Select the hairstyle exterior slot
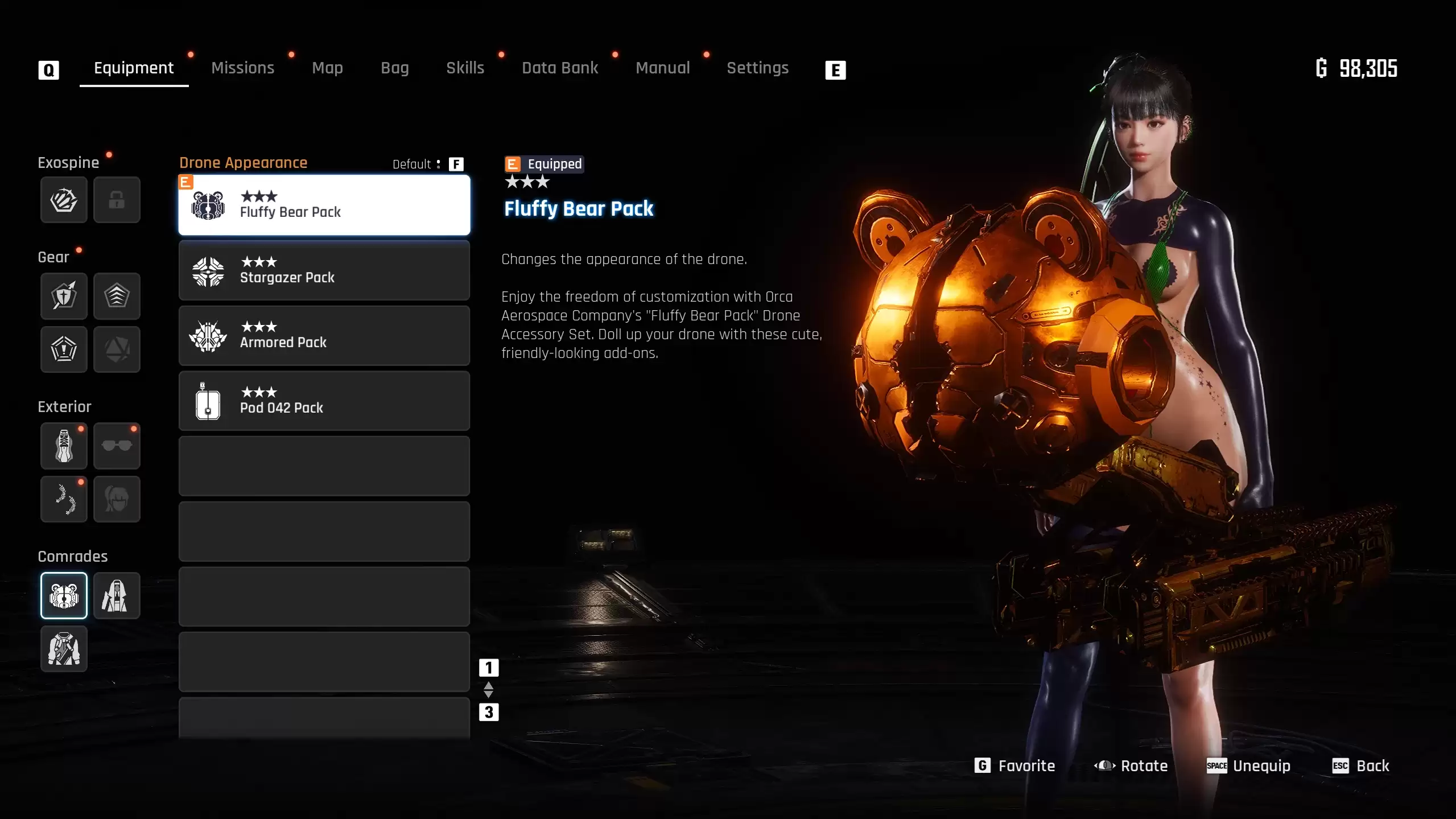1456x819 pixels. (117, 499)
